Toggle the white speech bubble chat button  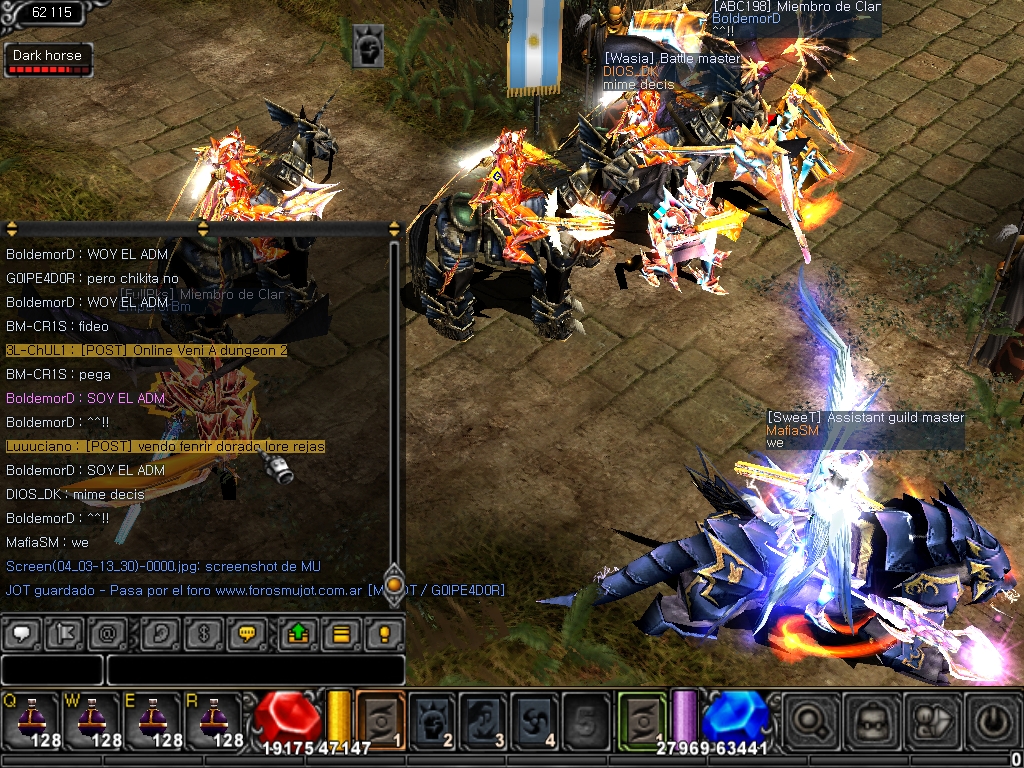22,633
